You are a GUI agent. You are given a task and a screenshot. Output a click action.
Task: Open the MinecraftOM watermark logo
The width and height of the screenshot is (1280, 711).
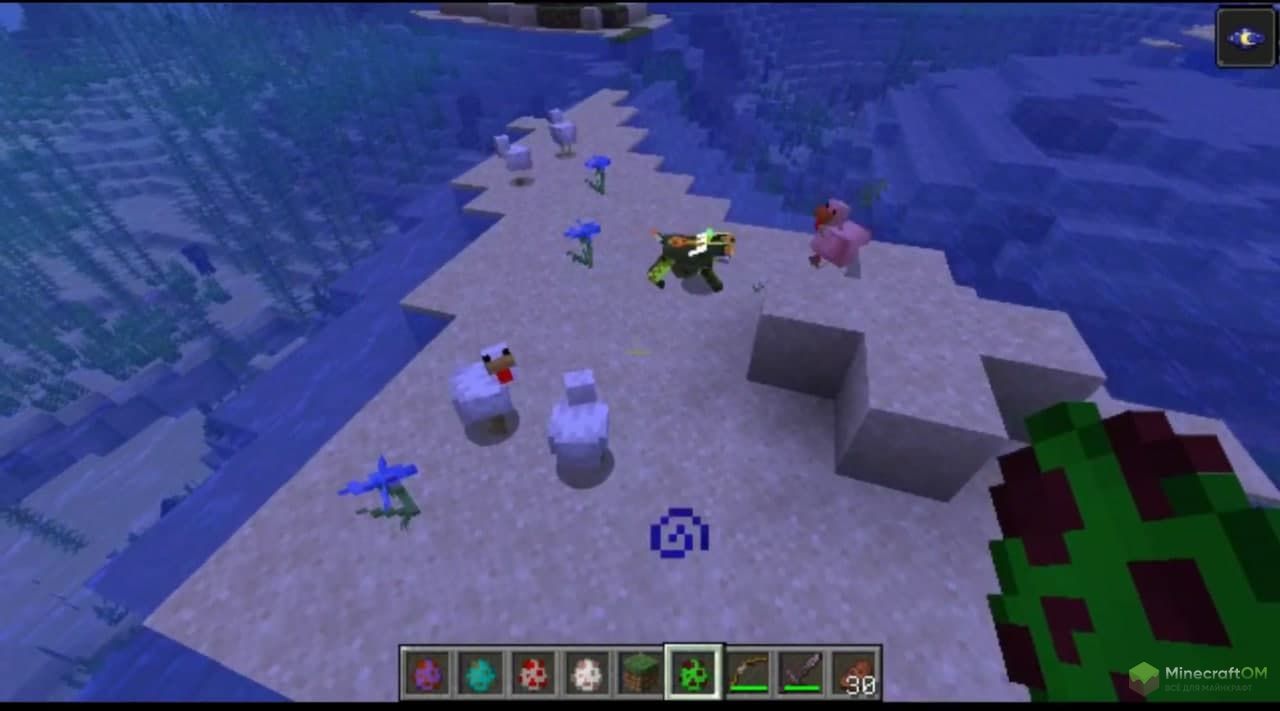coord(1197,680)
